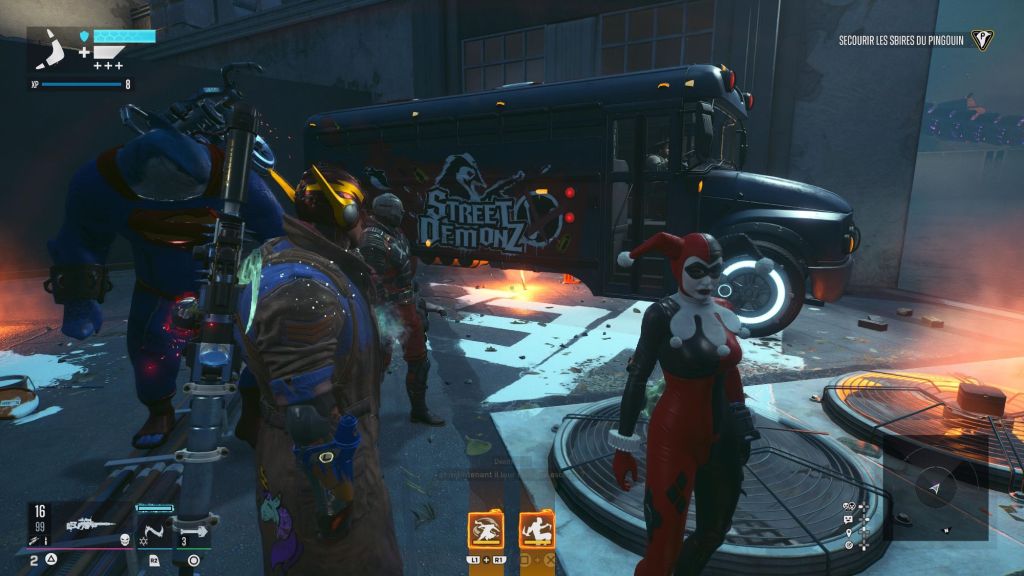Click the skull icon by the weapon
This screenshot has width=1024, height=576.
point(125,540)
